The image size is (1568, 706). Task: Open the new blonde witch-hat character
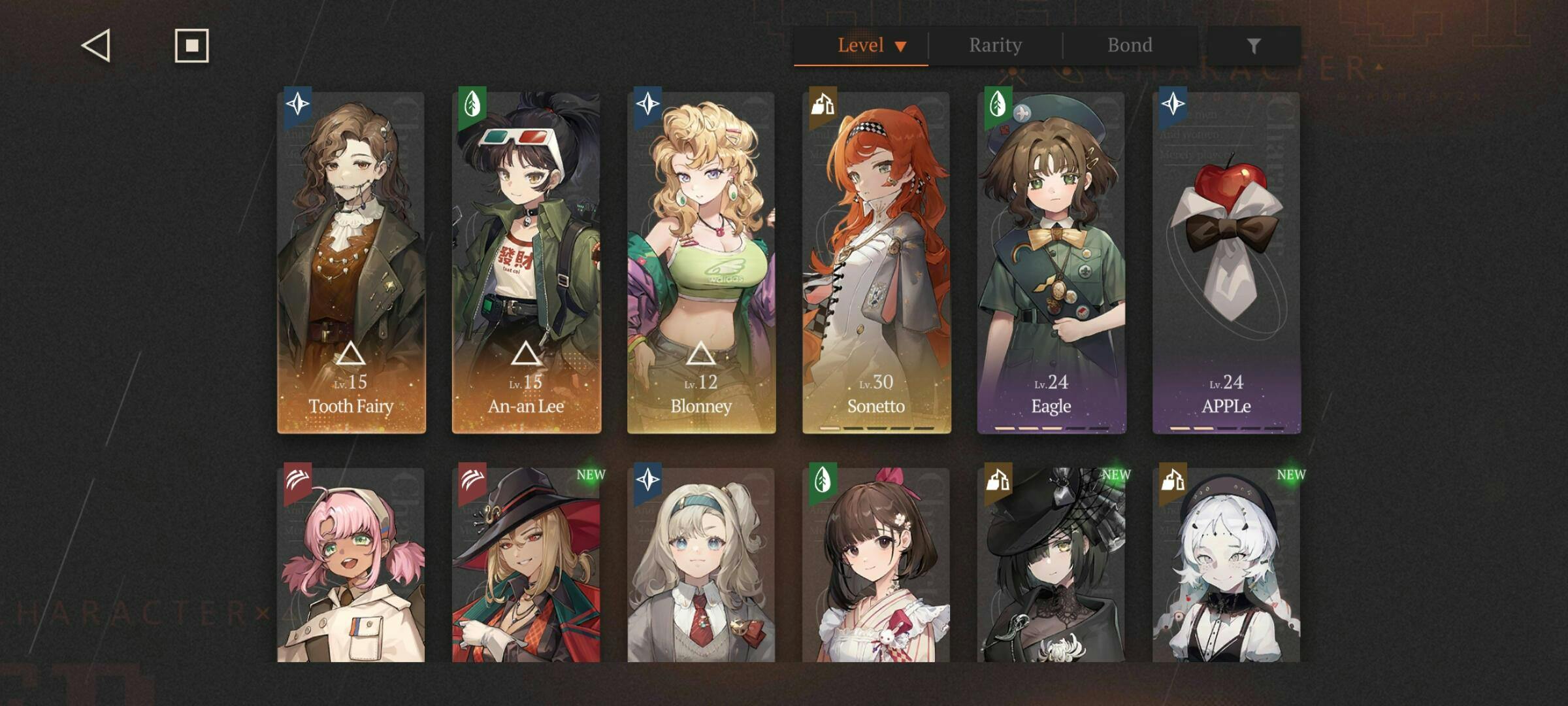(527, 565)
